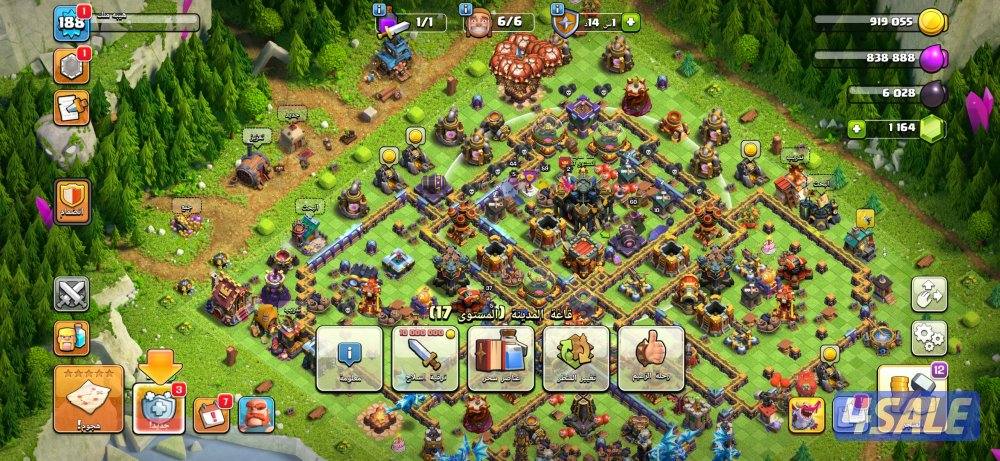This screenshot has height=461, width=1000.
Task: Add gems with the green plus button
Action: (x=856, y=128)
